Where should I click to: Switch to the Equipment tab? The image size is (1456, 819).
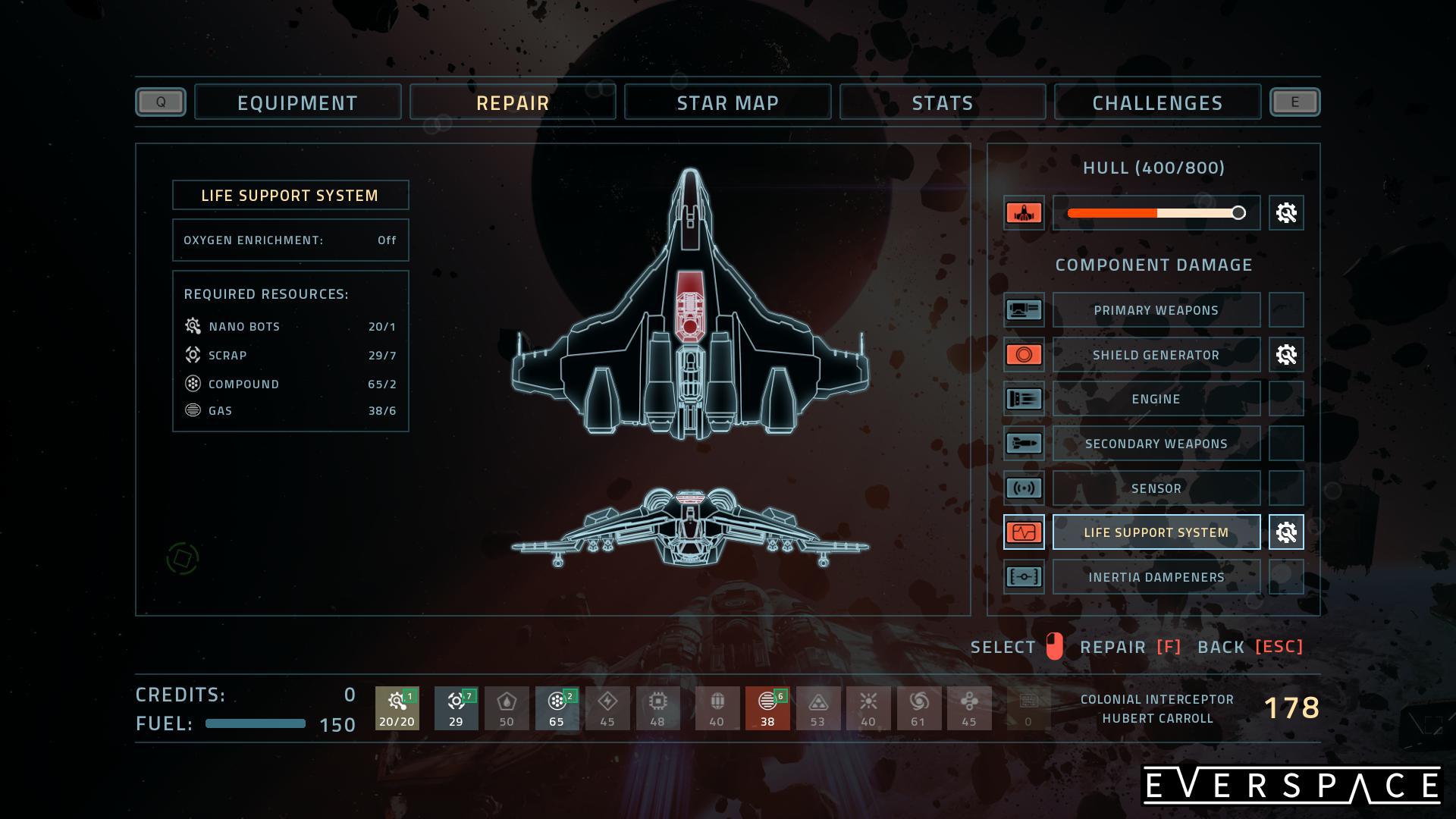pos(297,102)
